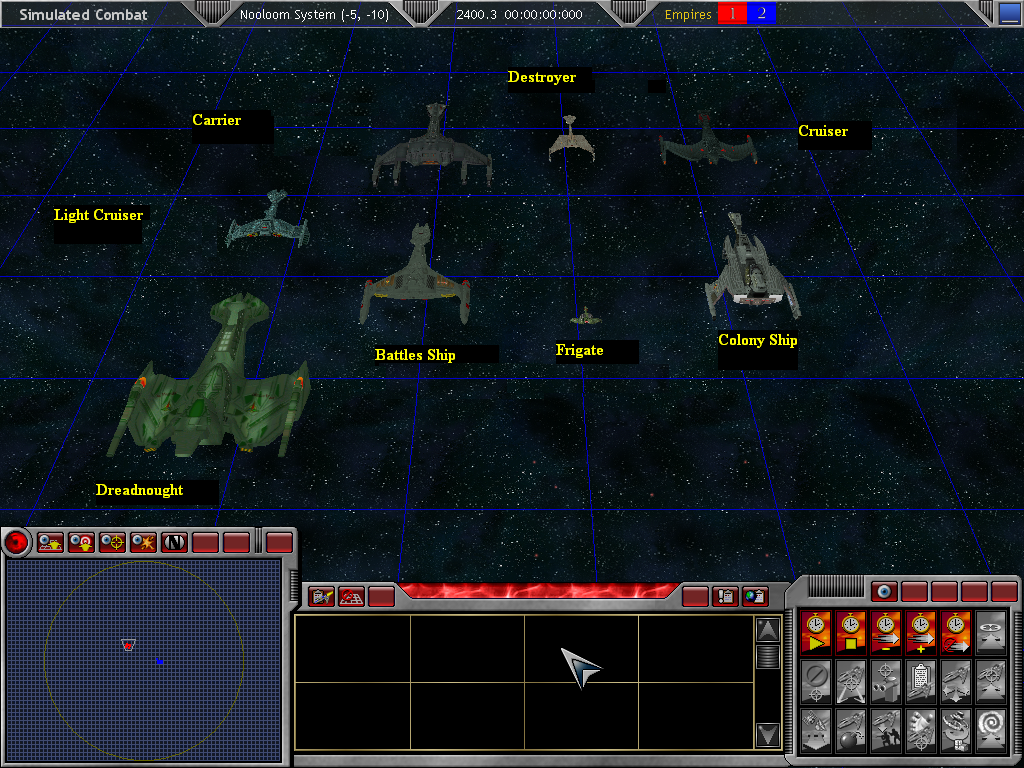Viewport: 1024px width, 768px height.
Task: Select the Empire 2 blue indicator
Action: pyautogui.click(x=762, y=14)
